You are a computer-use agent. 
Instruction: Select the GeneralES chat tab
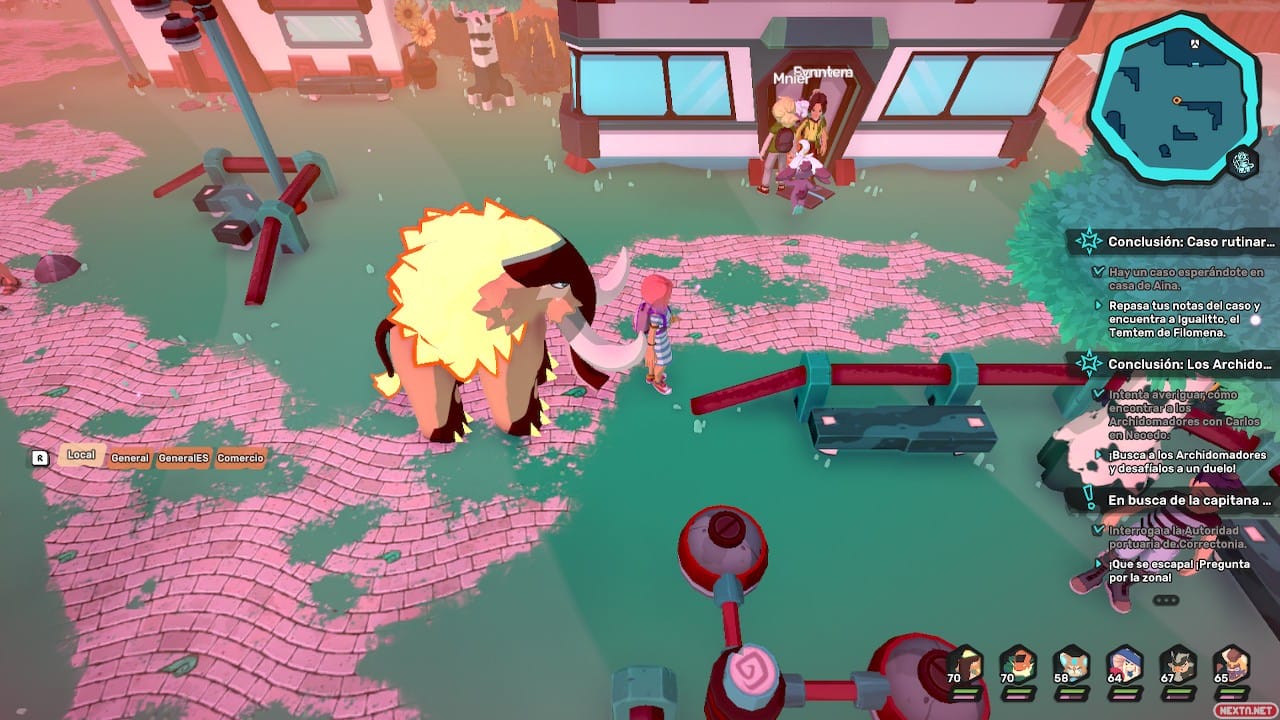pos(184,458)
